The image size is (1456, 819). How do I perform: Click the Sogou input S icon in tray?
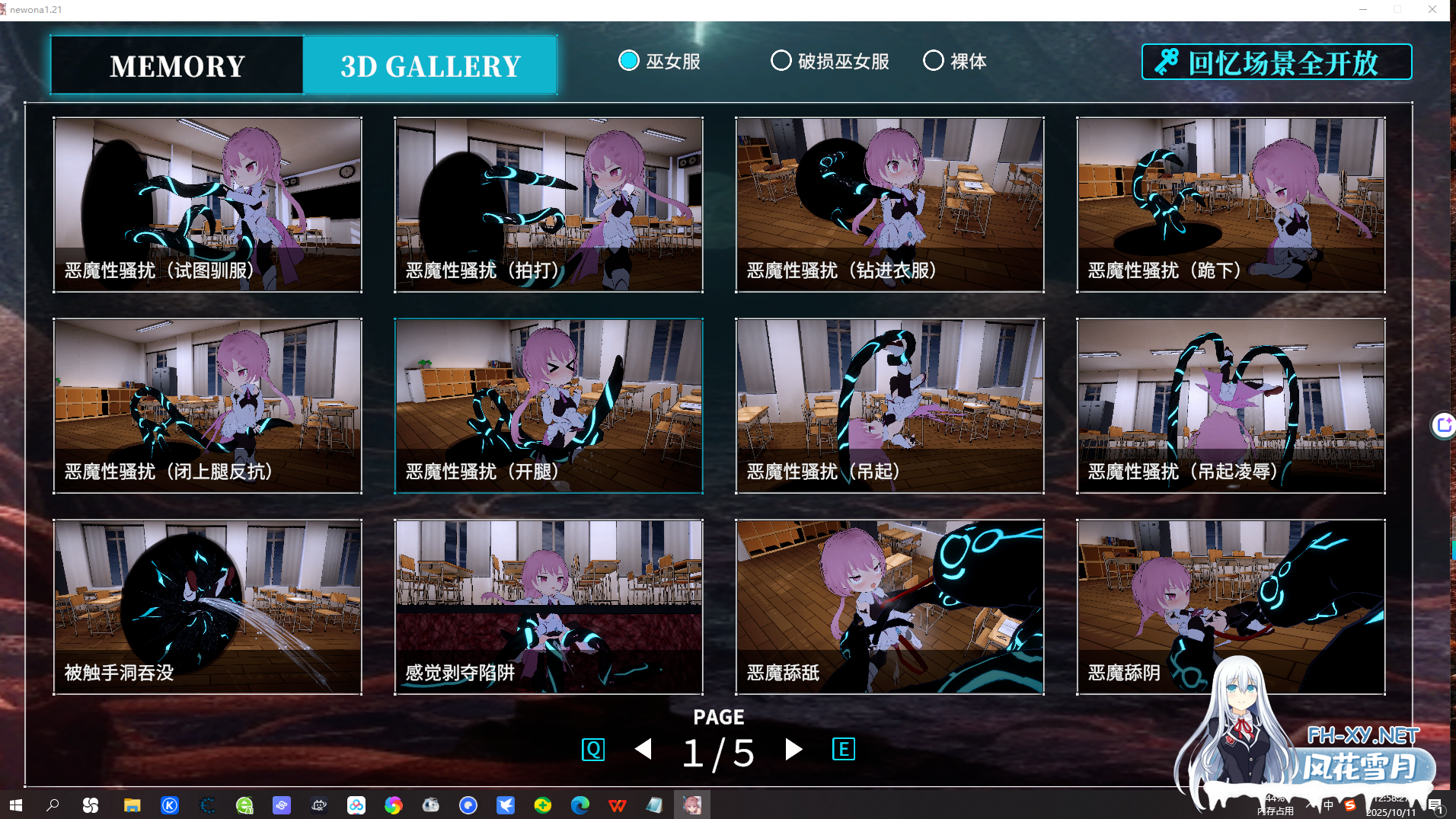[1350, 804]
